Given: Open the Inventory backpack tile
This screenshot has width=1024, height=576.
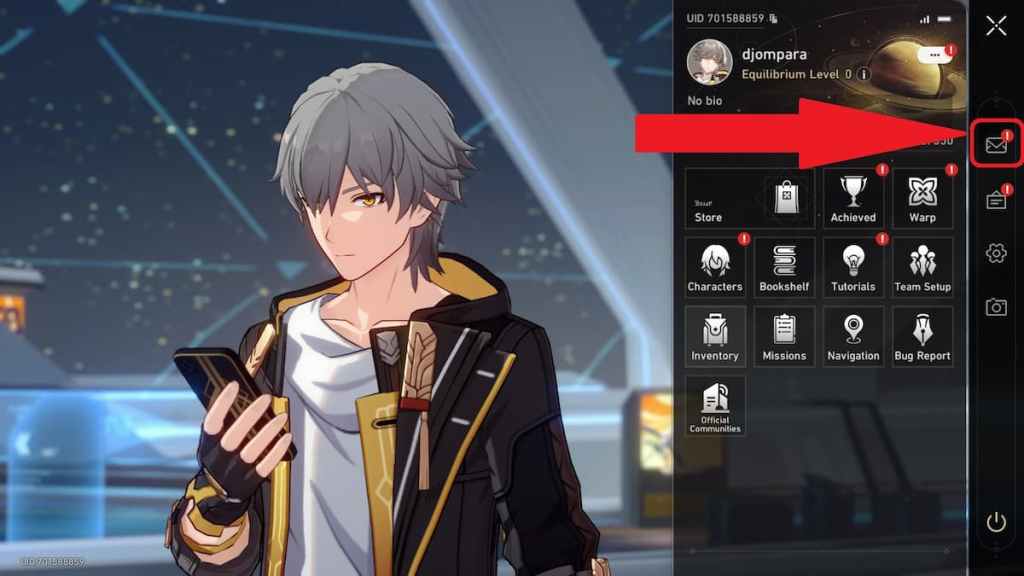Looking at the screenshot, I should pos(715,337).
